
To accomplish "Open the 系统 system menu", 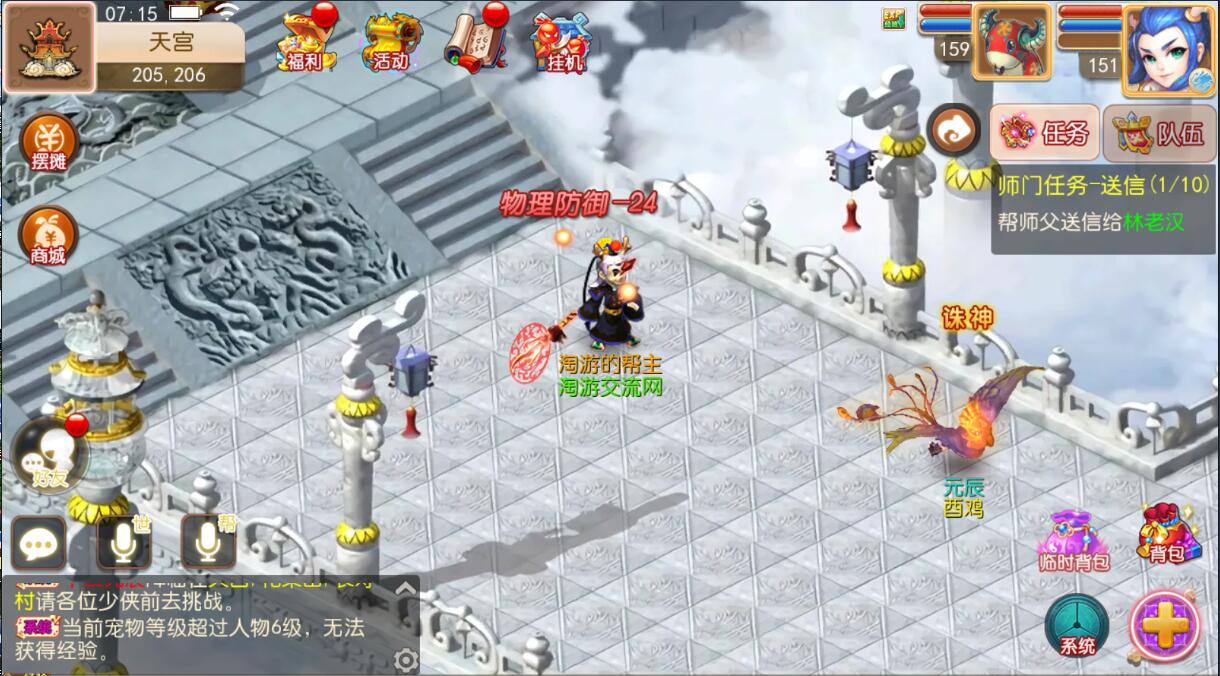I will pyautogui.click(x=1076, y=626).
